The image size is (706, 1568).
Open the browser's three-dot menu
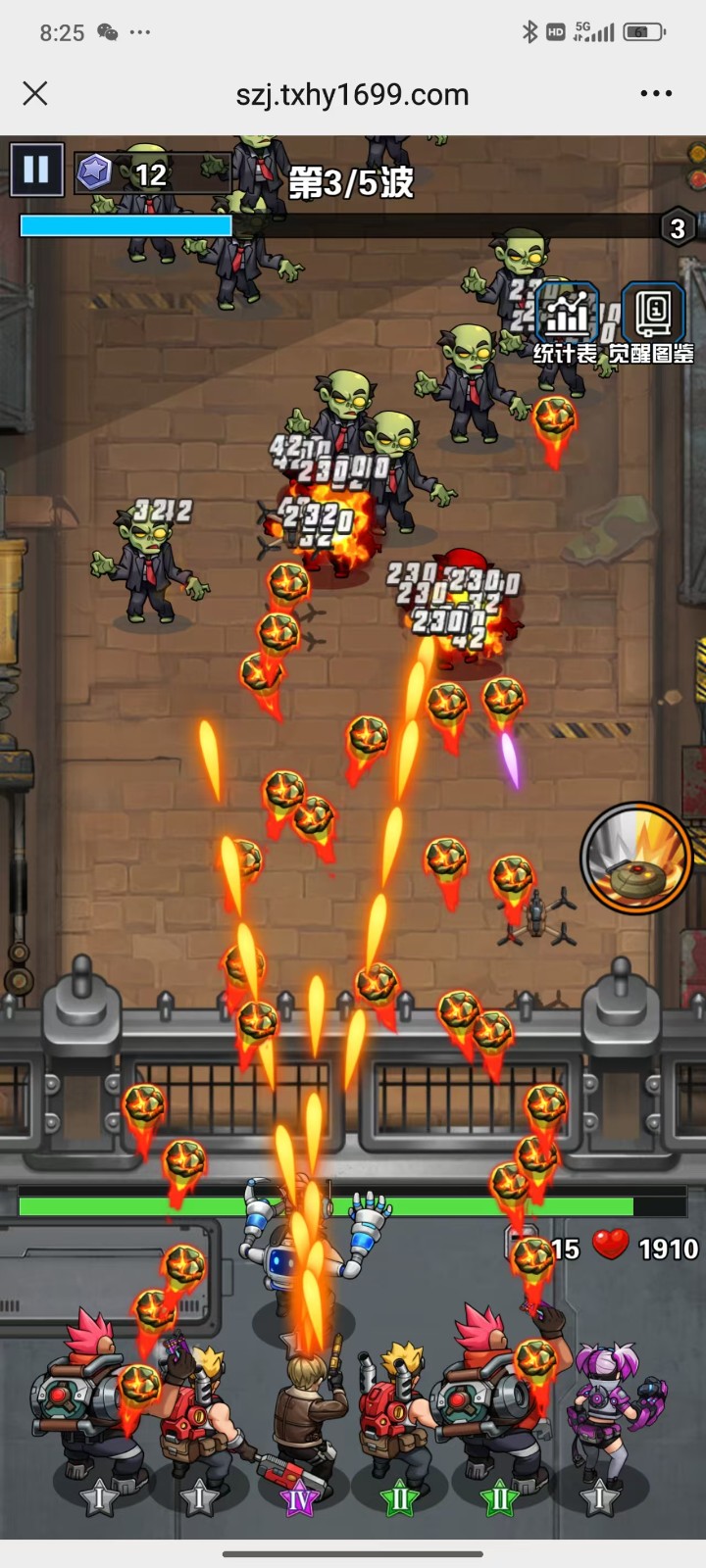[x=656, y=94]
